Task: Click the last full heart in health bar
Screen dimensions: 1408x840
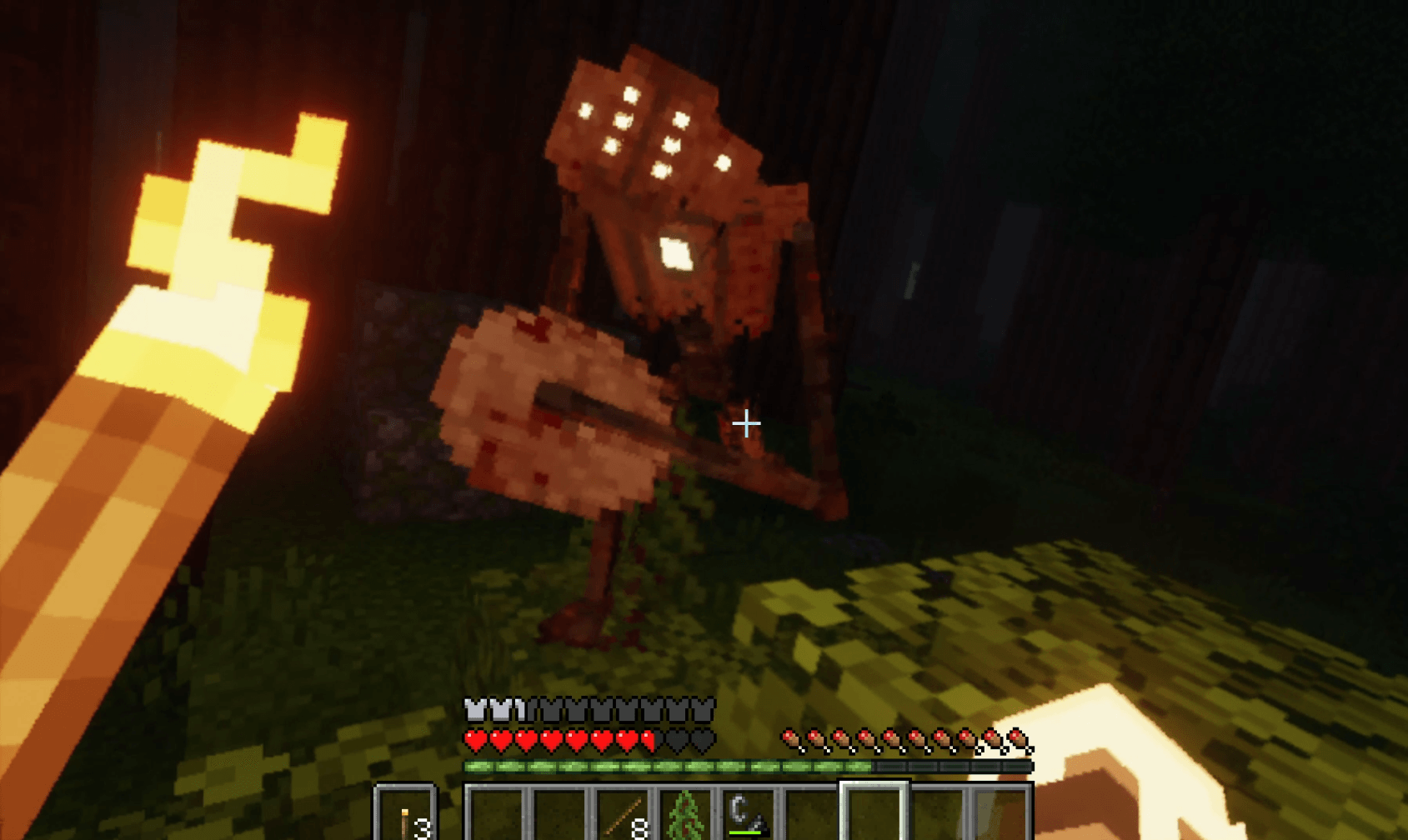Action: click(626, 741)
